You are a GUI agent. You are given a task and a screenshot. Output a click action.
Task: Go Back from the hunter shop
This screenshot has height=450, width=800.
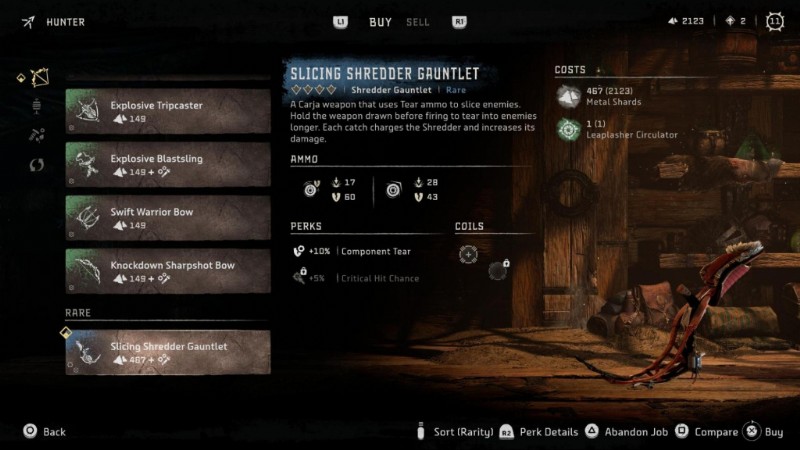45,432
